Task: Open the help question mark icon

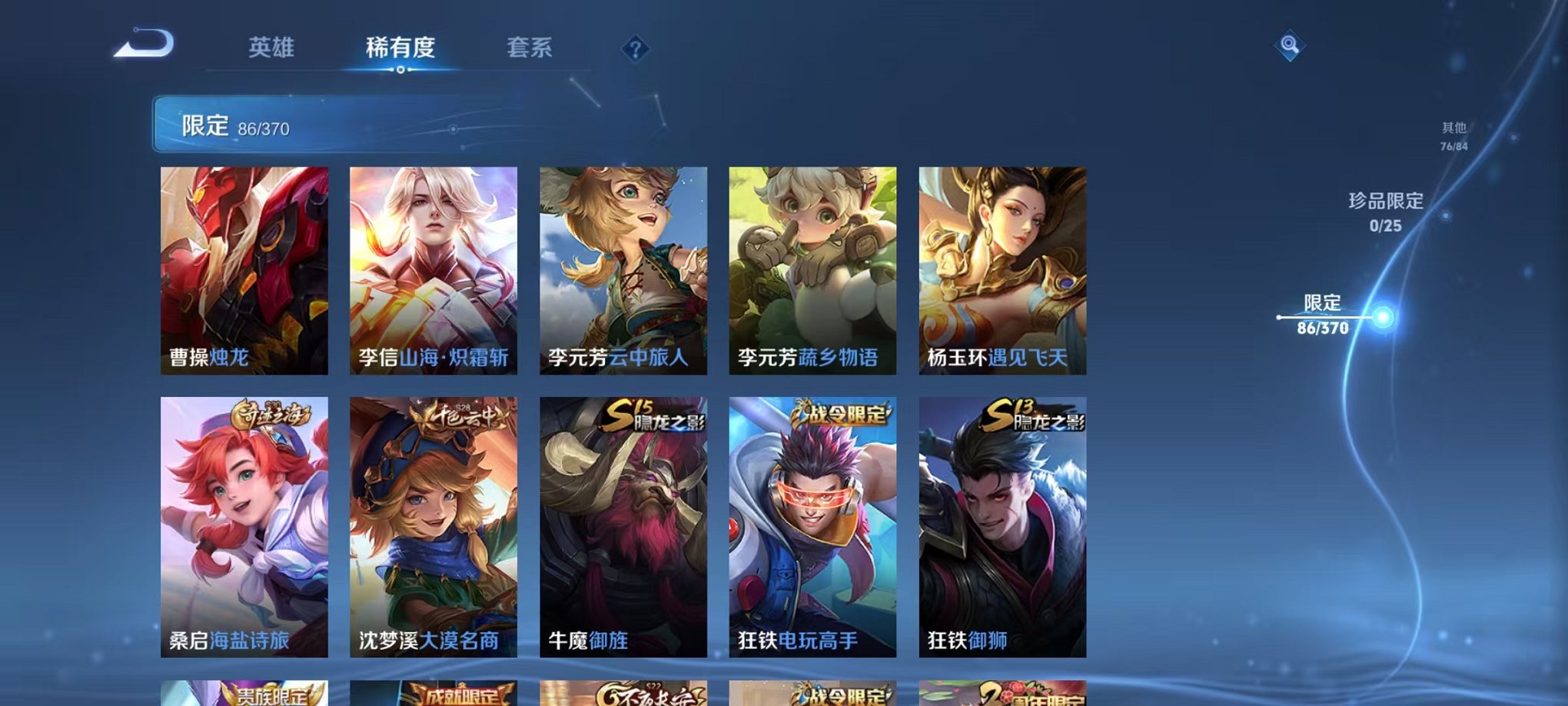Action: click(634, 49)
